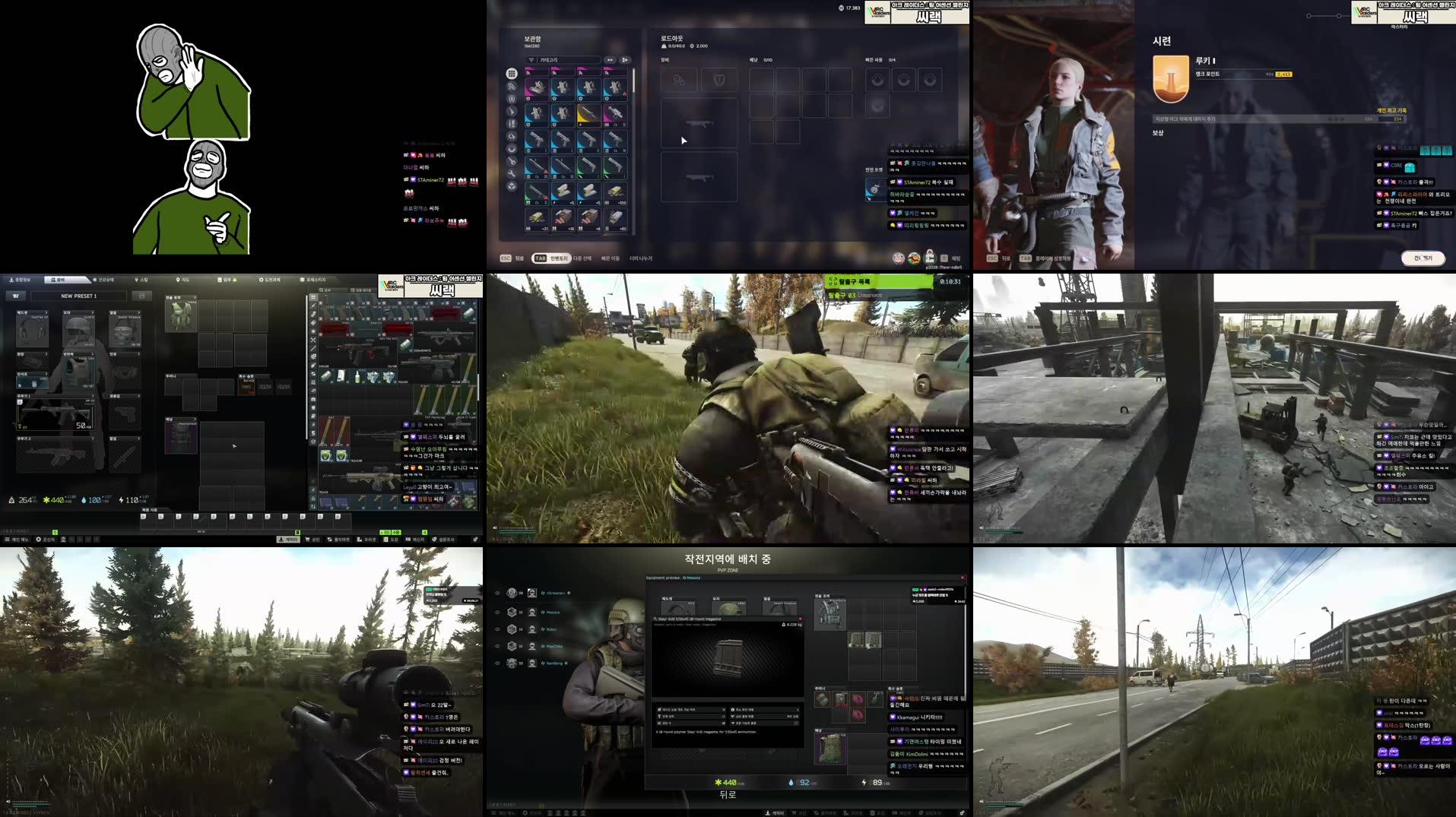Toggle the eye icon next to MacDilks
1456x817 pixels.
498,646
